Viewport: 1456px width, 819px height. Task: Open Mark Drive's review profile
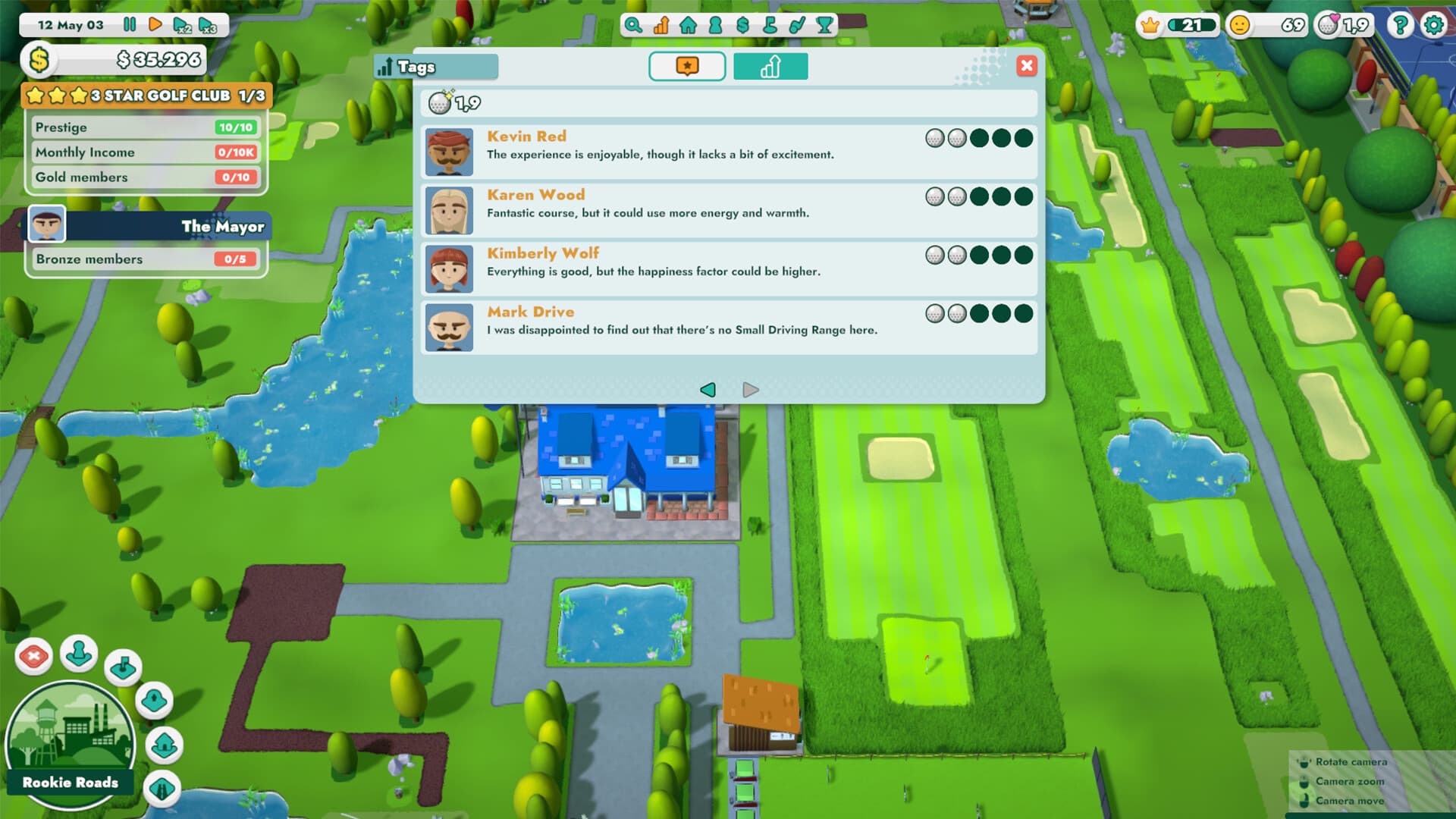point(449,328)
